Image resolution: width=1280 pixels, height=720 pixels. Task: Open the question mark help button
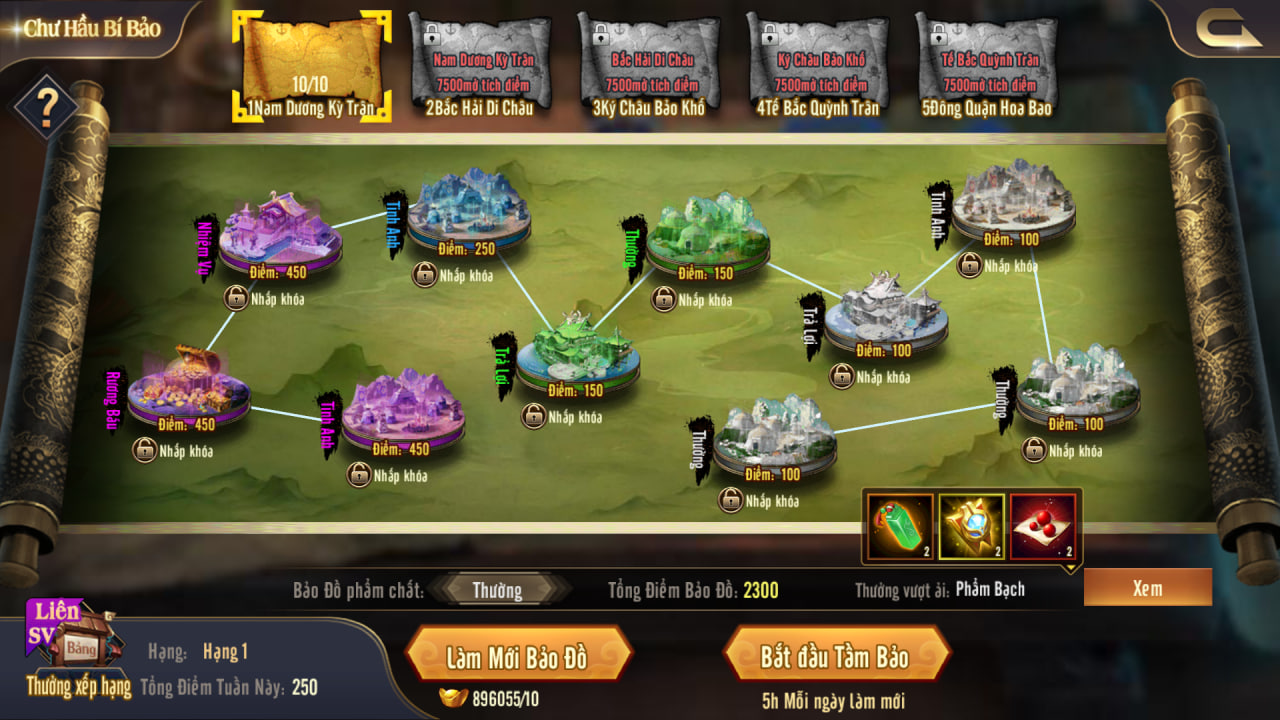(x=44, y=106)
